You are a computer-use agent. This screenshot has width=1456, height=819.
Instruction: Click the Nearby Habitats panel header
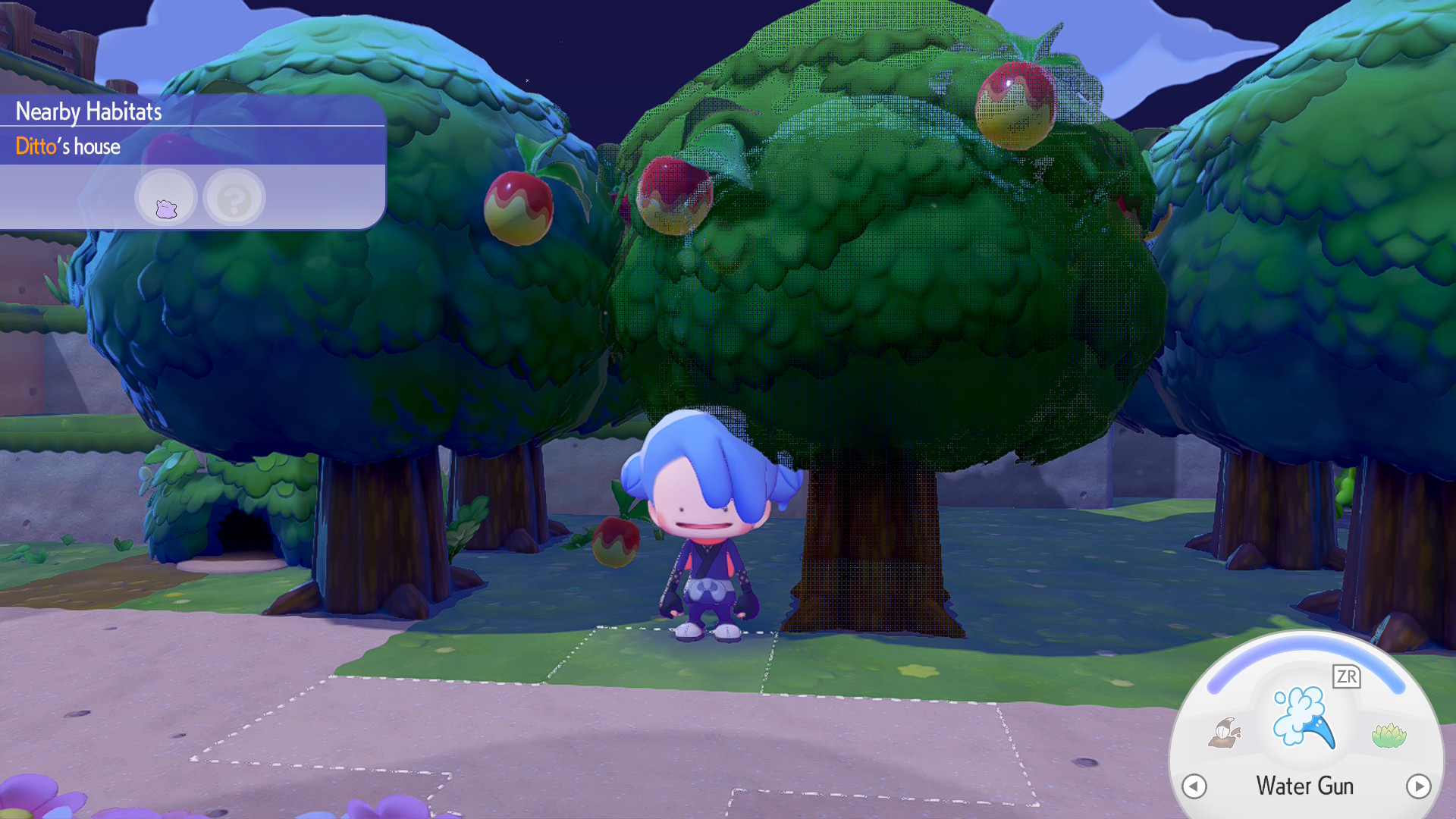89,111
